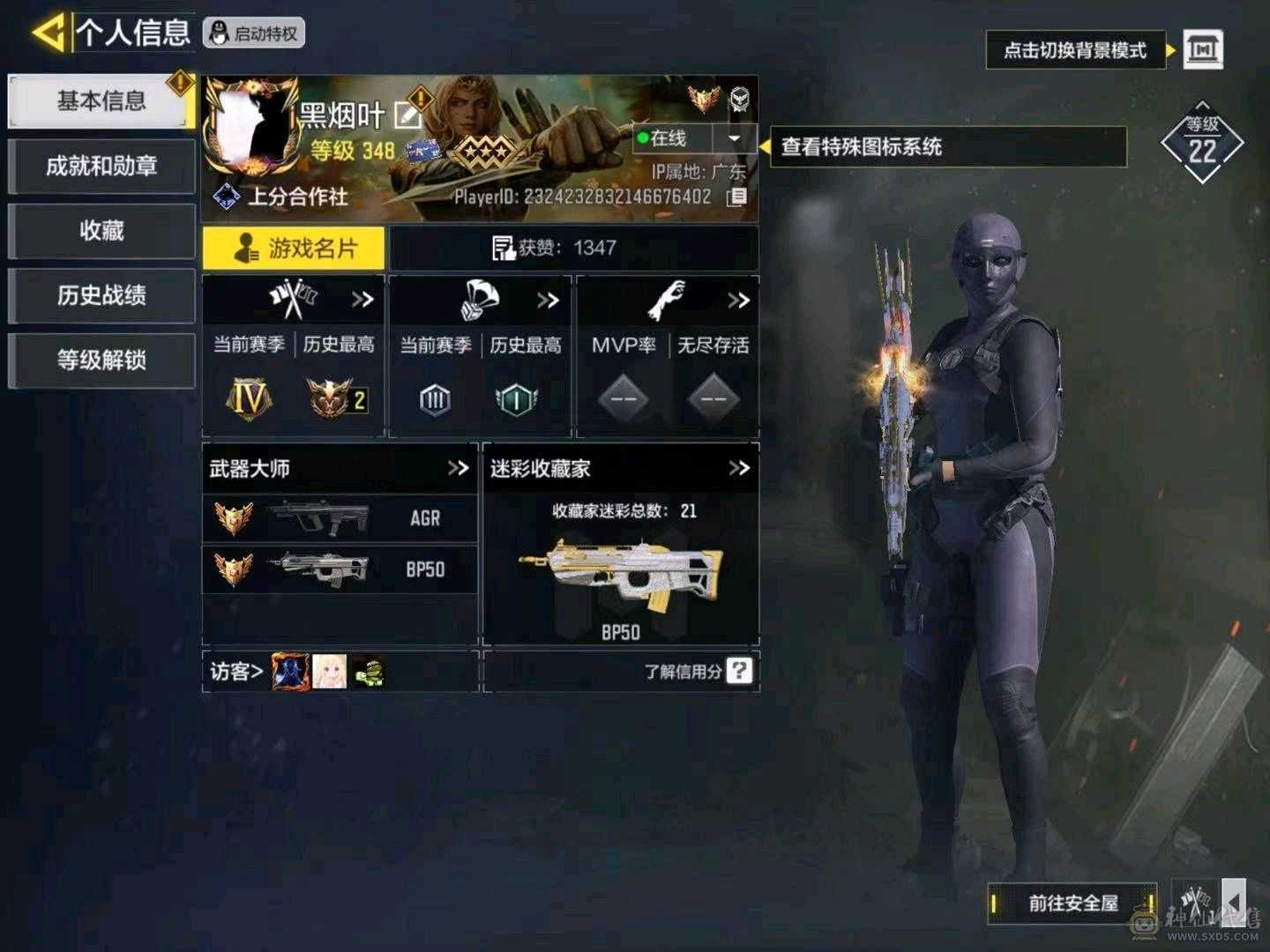Click the parachute battle royale icon
The width and height of the screenshot is (1270, 952).
[481, 299]
